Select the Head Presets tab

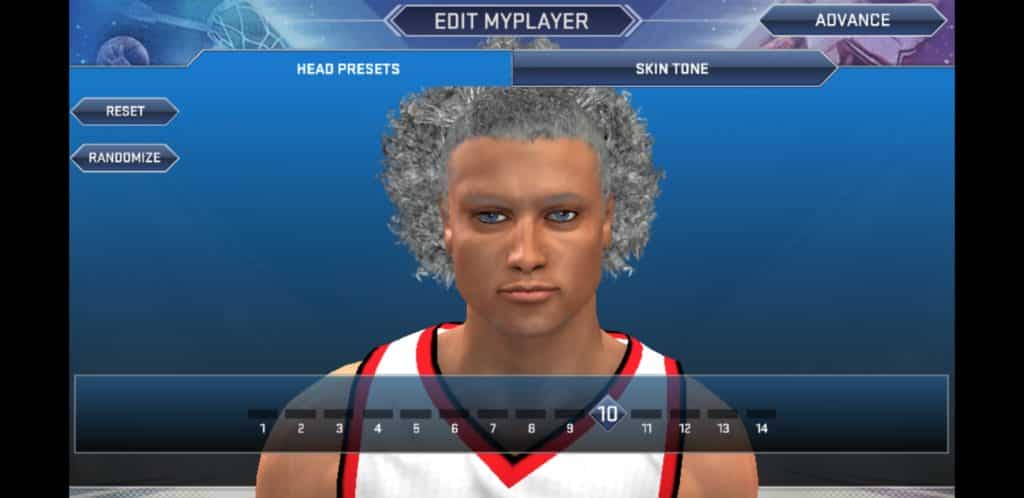tap(348, 69)
